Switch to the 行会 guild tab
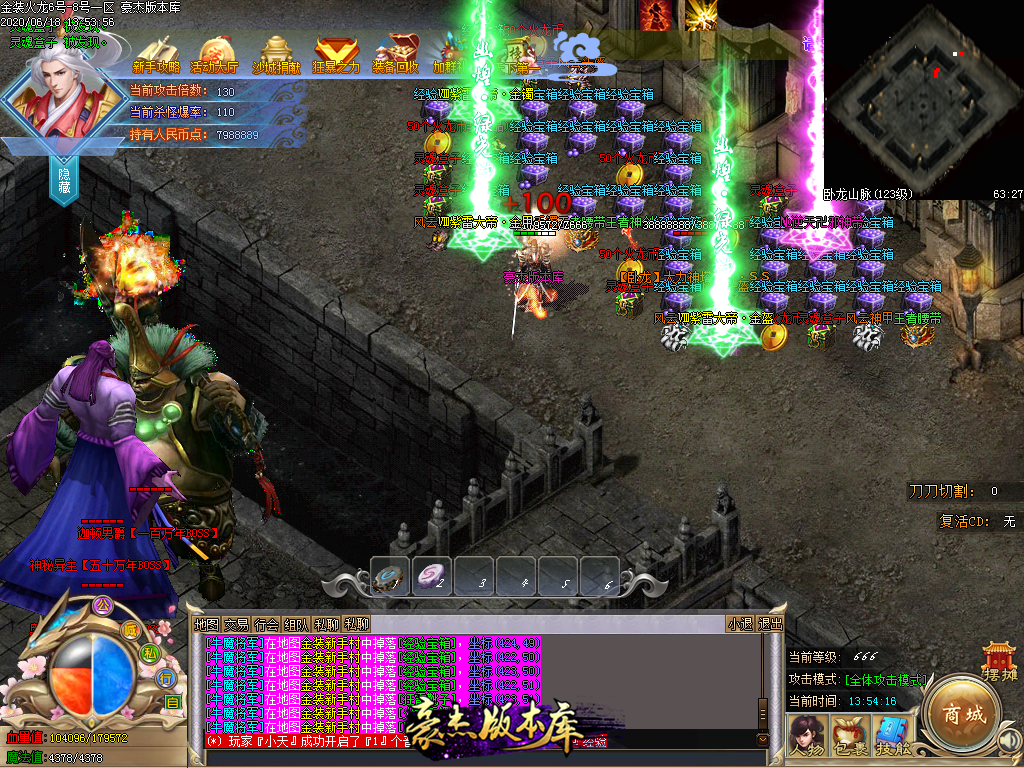 point(266,624)
